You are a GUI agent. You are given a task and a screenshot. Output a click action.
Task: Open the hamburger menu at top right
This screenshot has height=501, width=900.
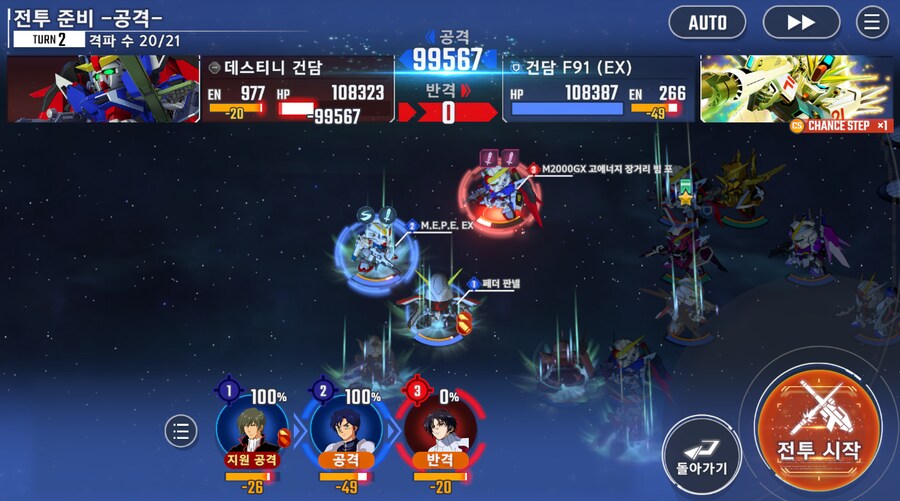[872, 22]
